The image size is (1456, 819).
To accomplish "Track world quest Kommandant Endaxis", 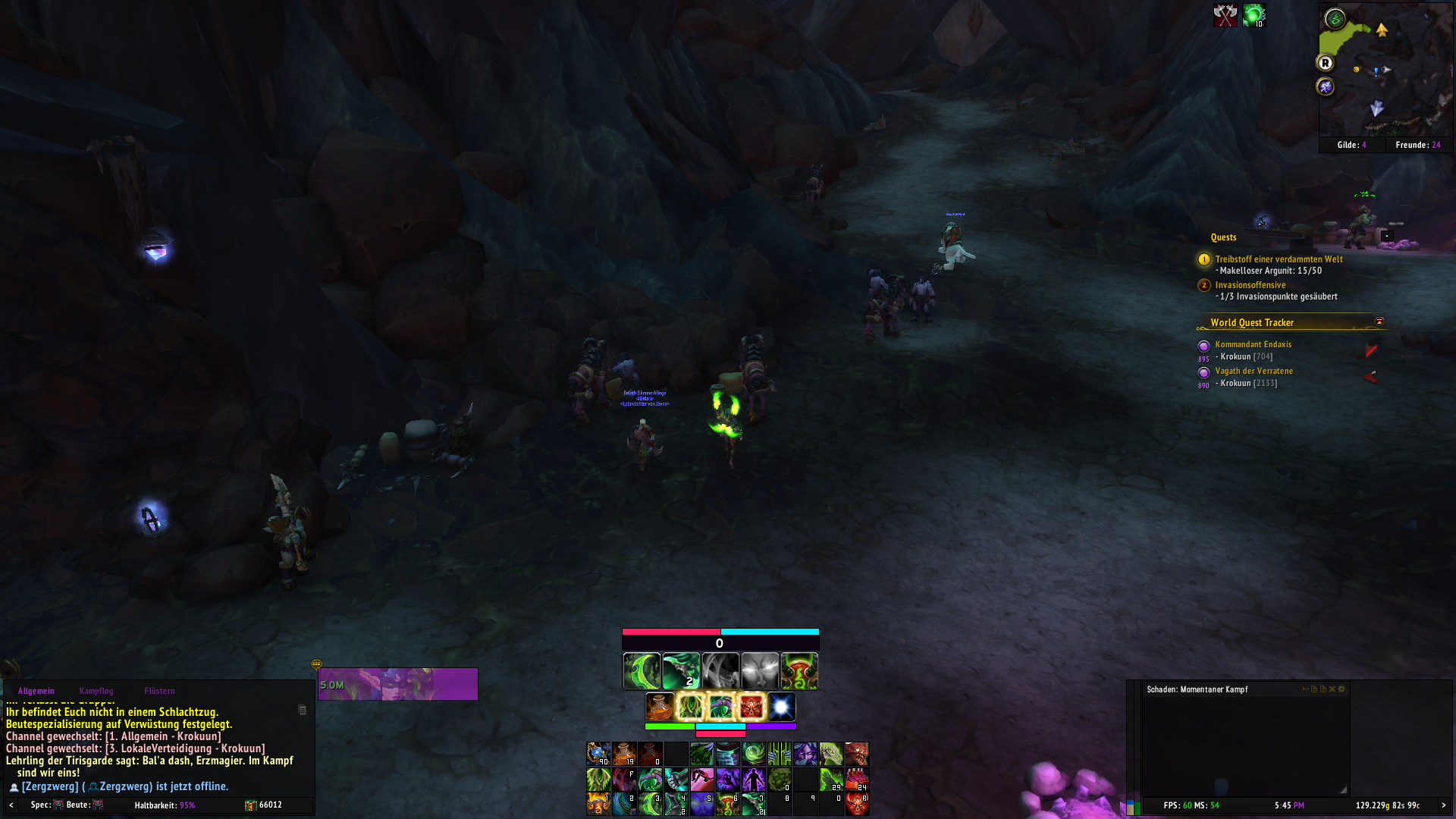I will pyautogui.click(x=1253, y=344).
